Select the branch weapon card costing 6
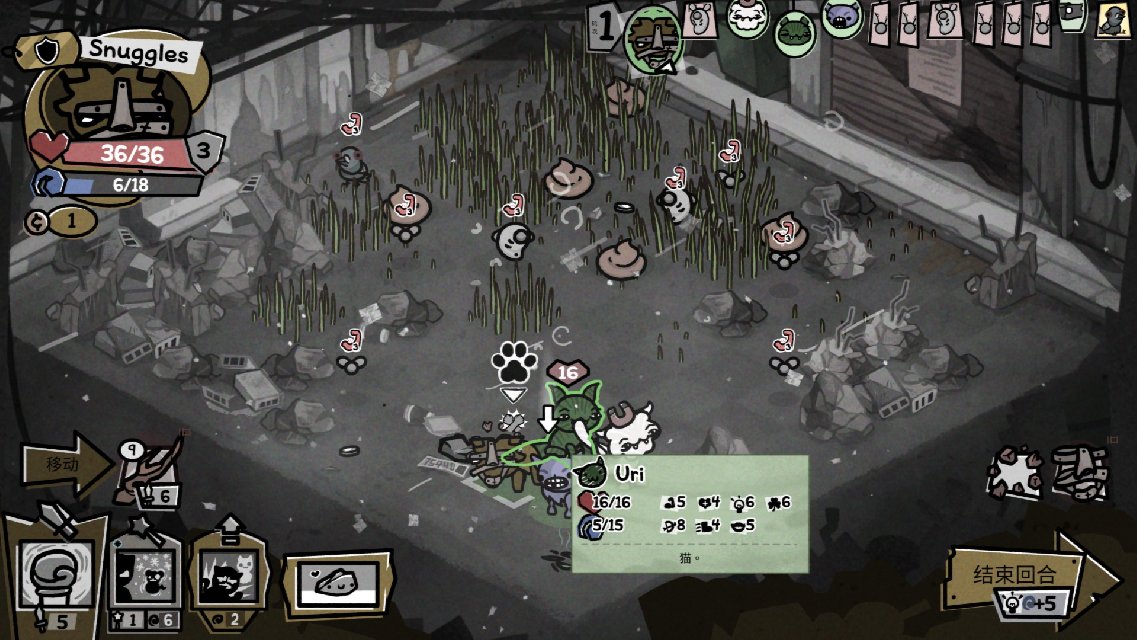 coord(152,474)
